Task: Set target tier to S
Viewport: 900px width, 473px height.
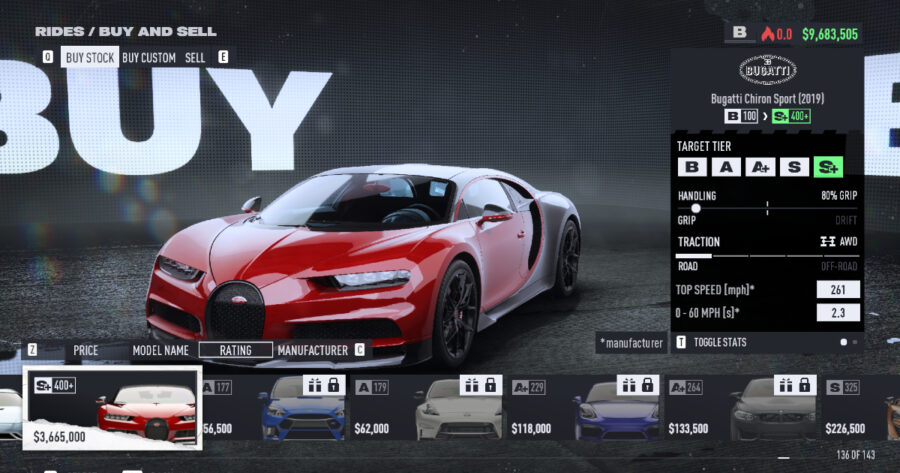Action: click(x=793, y=167)
